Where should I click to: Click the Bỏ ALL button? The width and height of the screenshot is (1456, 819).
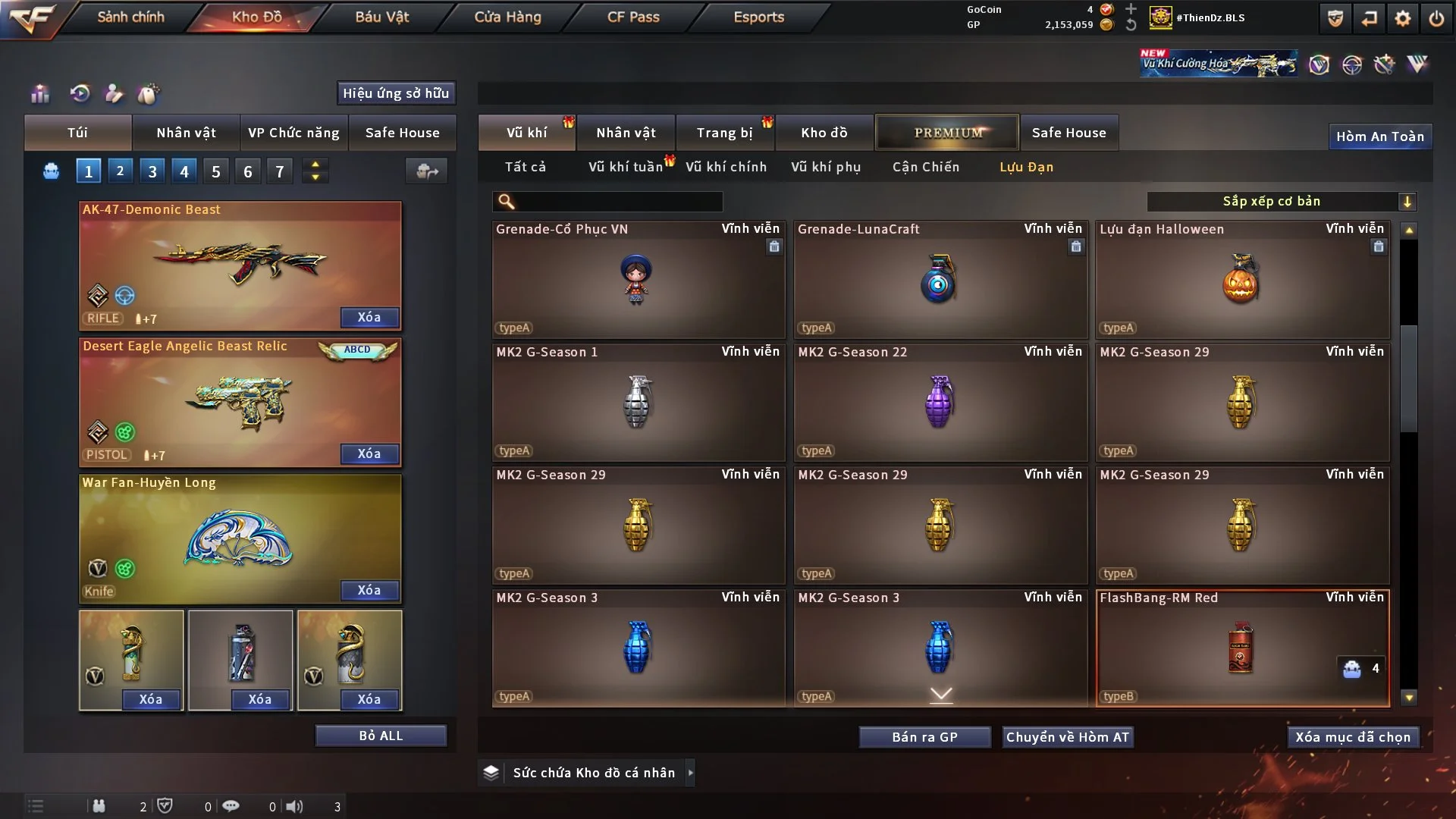(381, 736)
